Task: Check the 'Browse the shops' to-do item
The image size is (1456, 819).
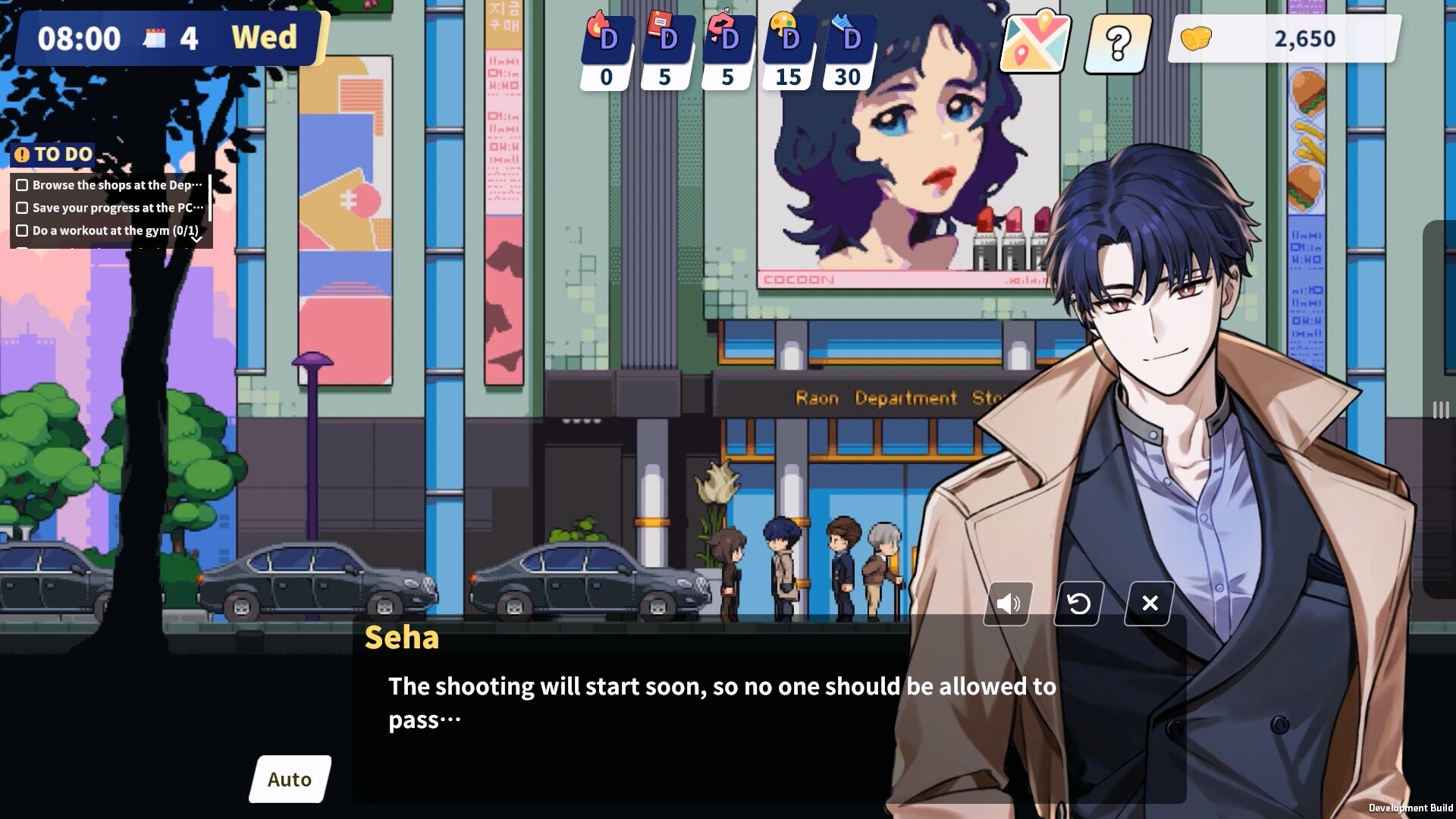Action: tap(22, 185)
